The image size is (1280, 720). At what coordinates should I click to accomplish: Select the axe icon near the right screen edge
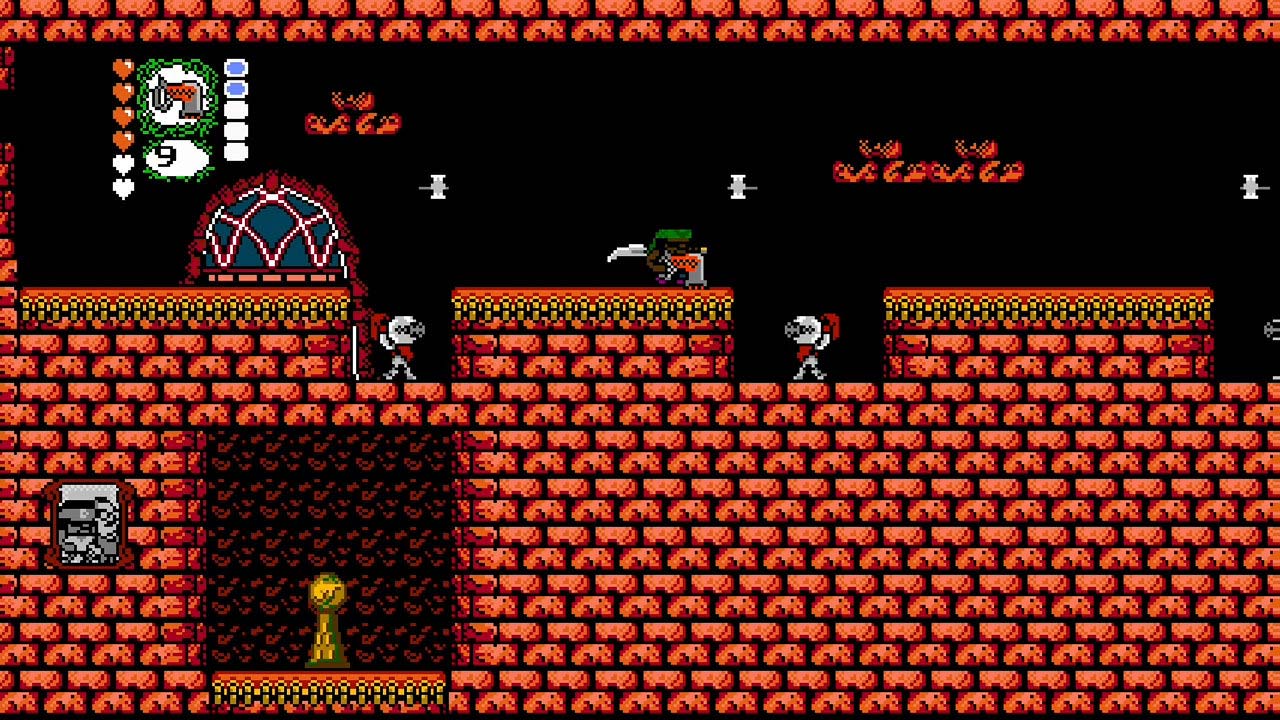click(1253, 186)
